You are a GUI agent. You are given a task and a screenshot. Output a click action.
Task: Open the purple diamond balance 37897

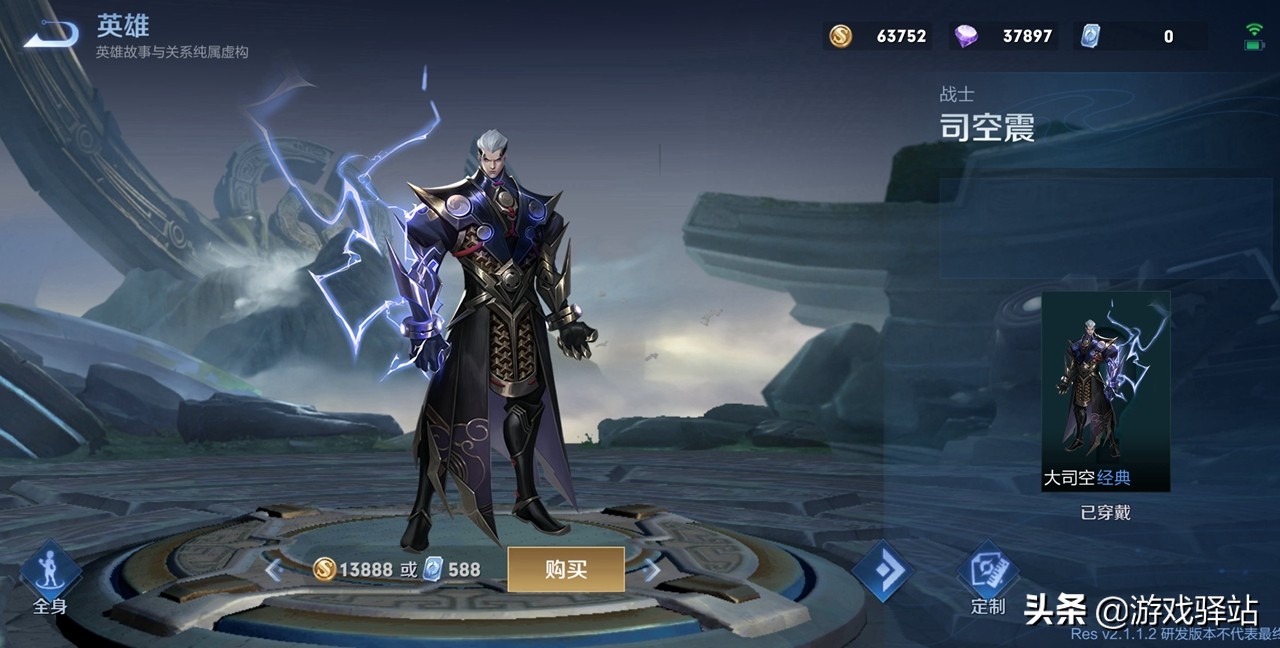(1003, 37)
